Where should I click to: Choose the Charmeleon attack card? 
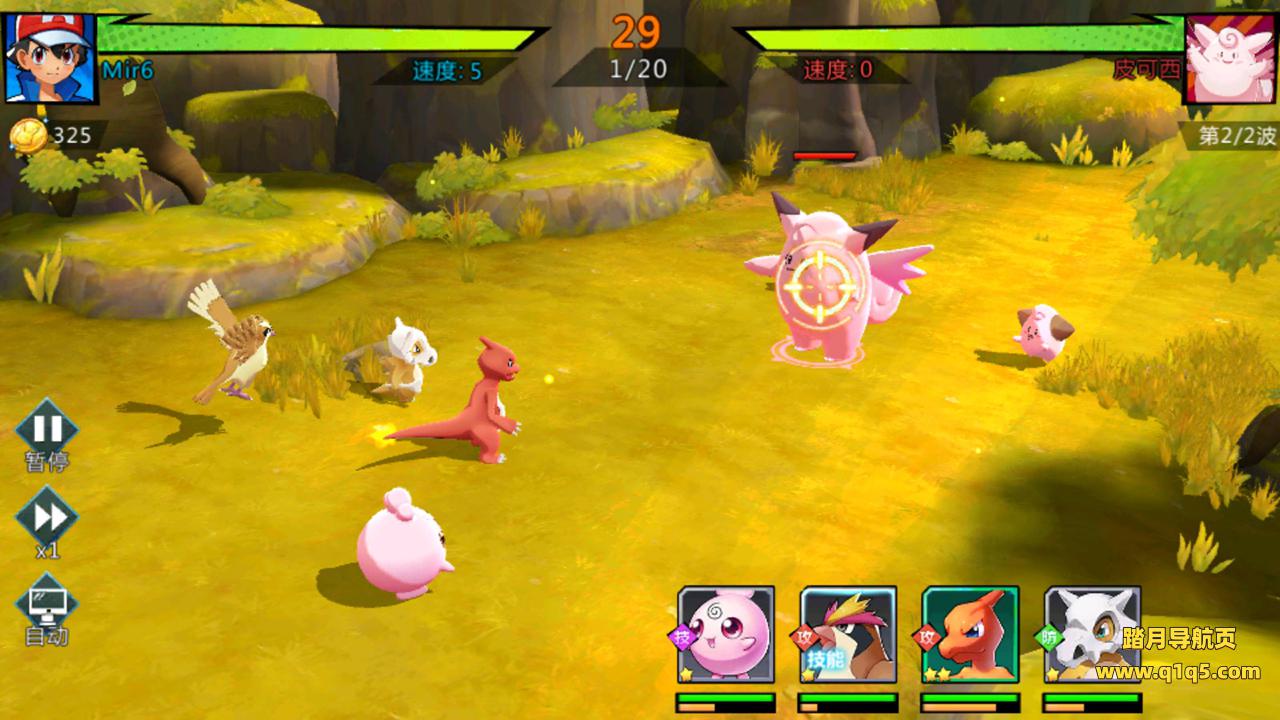970,634
